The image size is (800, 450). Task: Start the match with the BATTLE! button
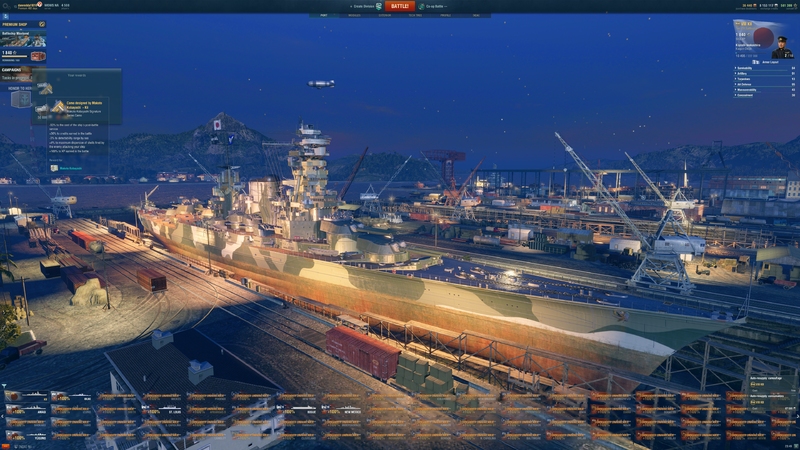(x=399, y=6)
